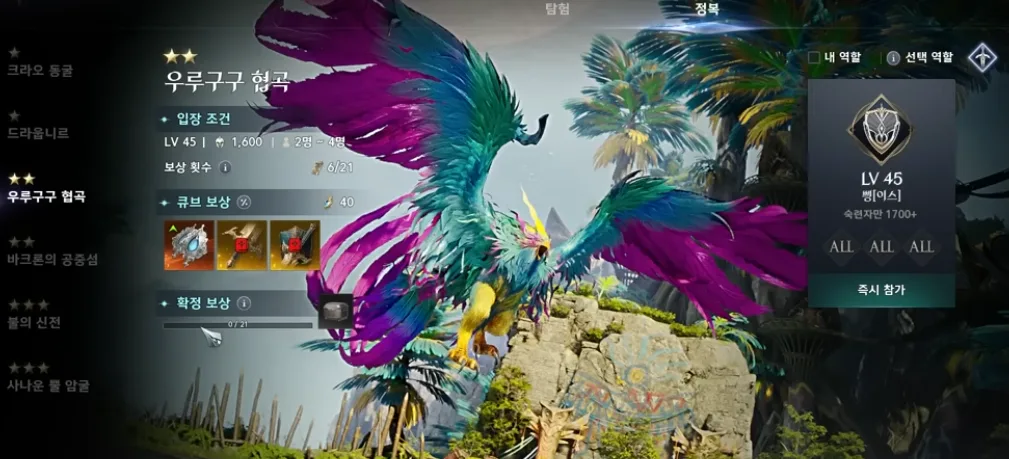This screenshot has height=459, width=1009.
Task: Toggle the 내 역할 checkbox
Action: 814,58
